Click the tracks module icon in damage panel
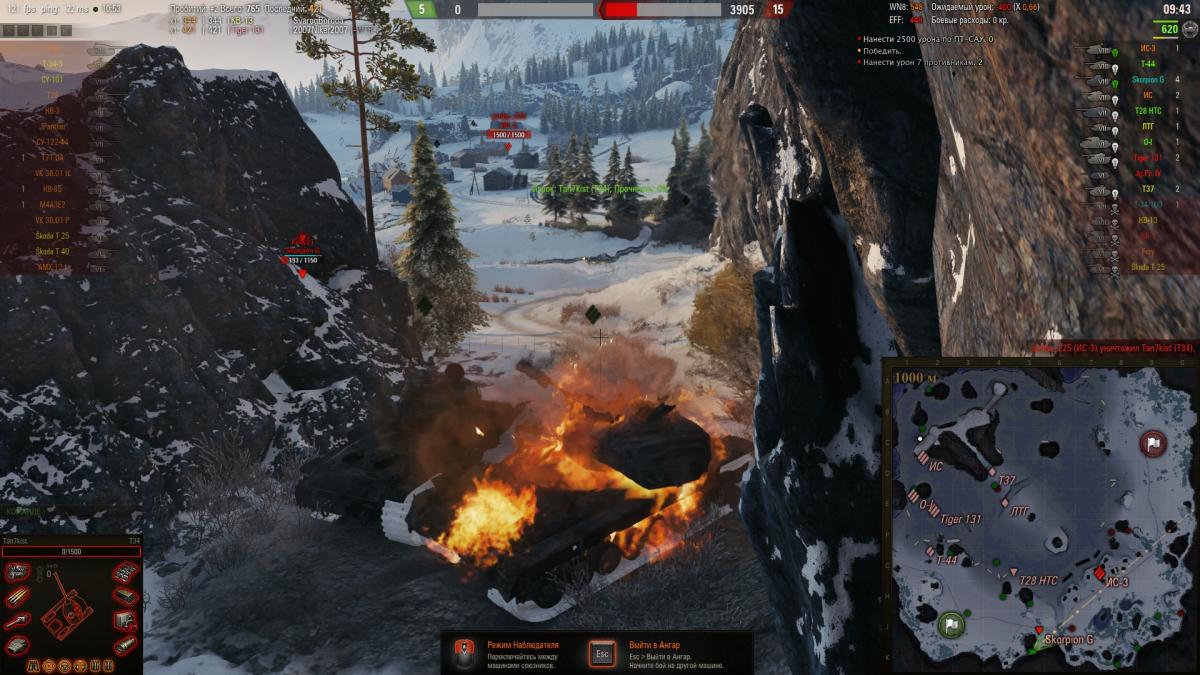This screenshot has width=1200, height=675. tap(124, 572)
